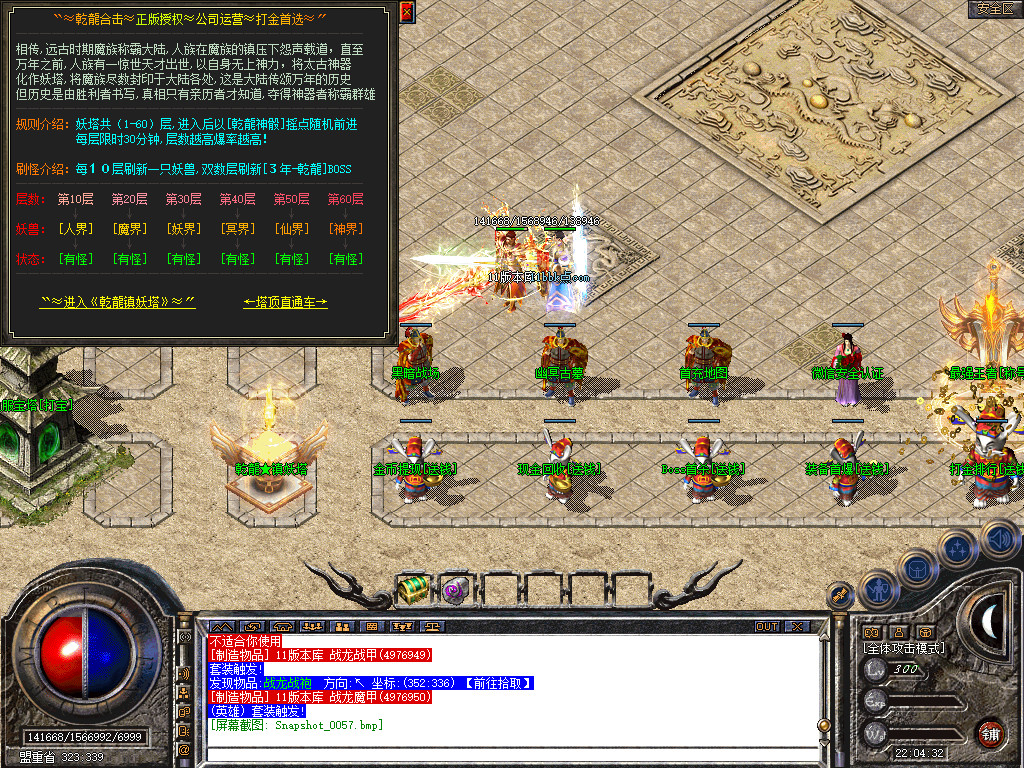Click the small orange satellite icon button

(x=839, y=596)
